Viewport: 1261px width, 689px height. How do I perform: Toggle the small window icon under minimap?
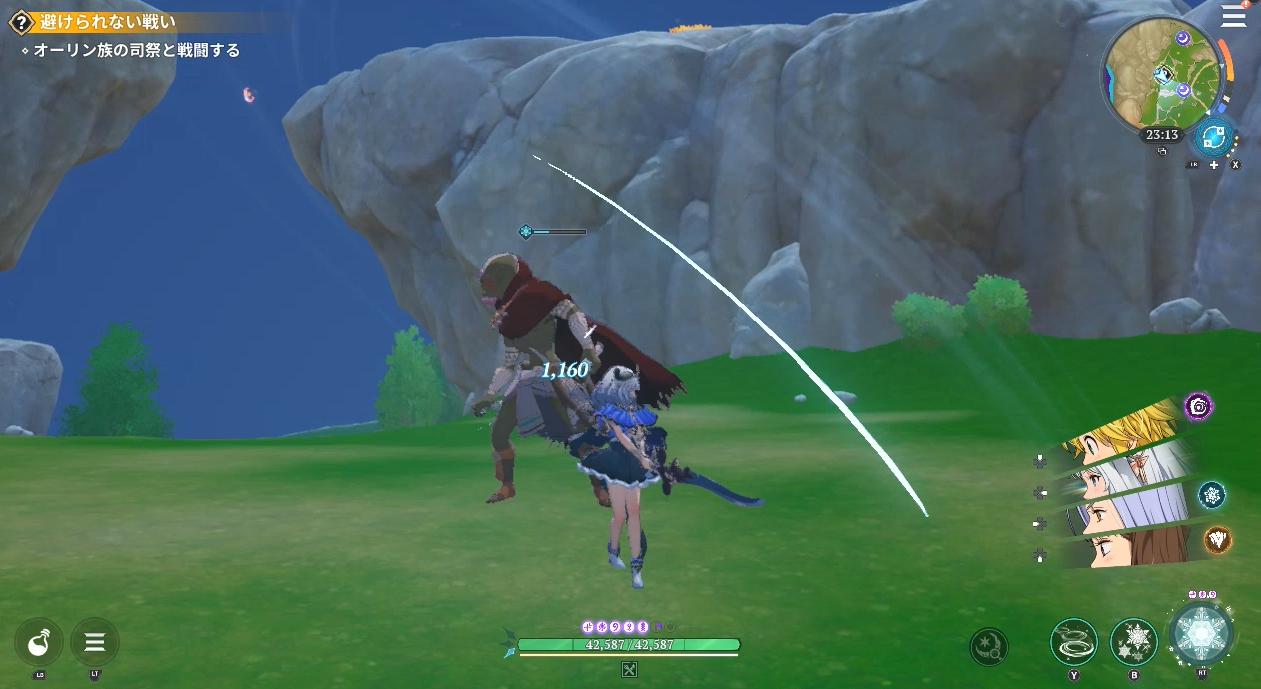(1161, 152)
